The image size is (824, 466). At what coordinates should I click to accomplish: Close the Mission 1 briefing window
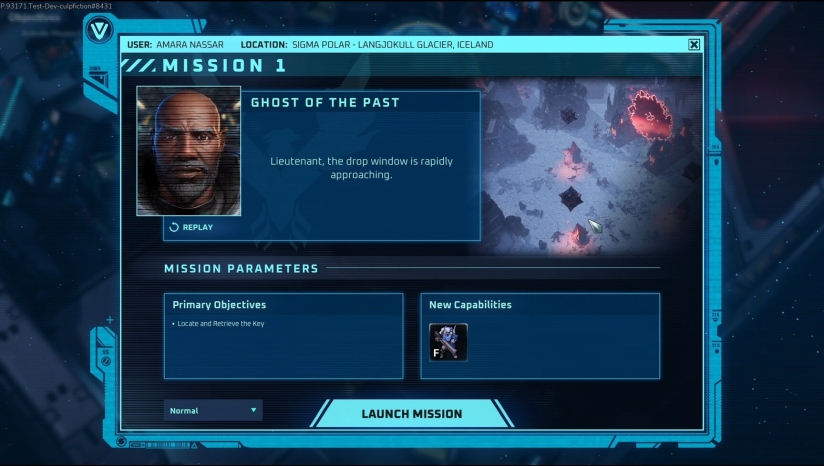(694, 44)
